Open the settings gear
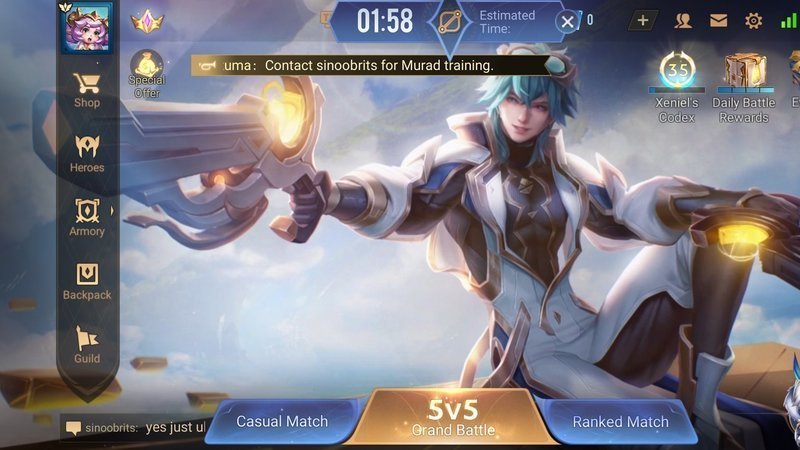The image size is (800, 450). tap(753, 20)
